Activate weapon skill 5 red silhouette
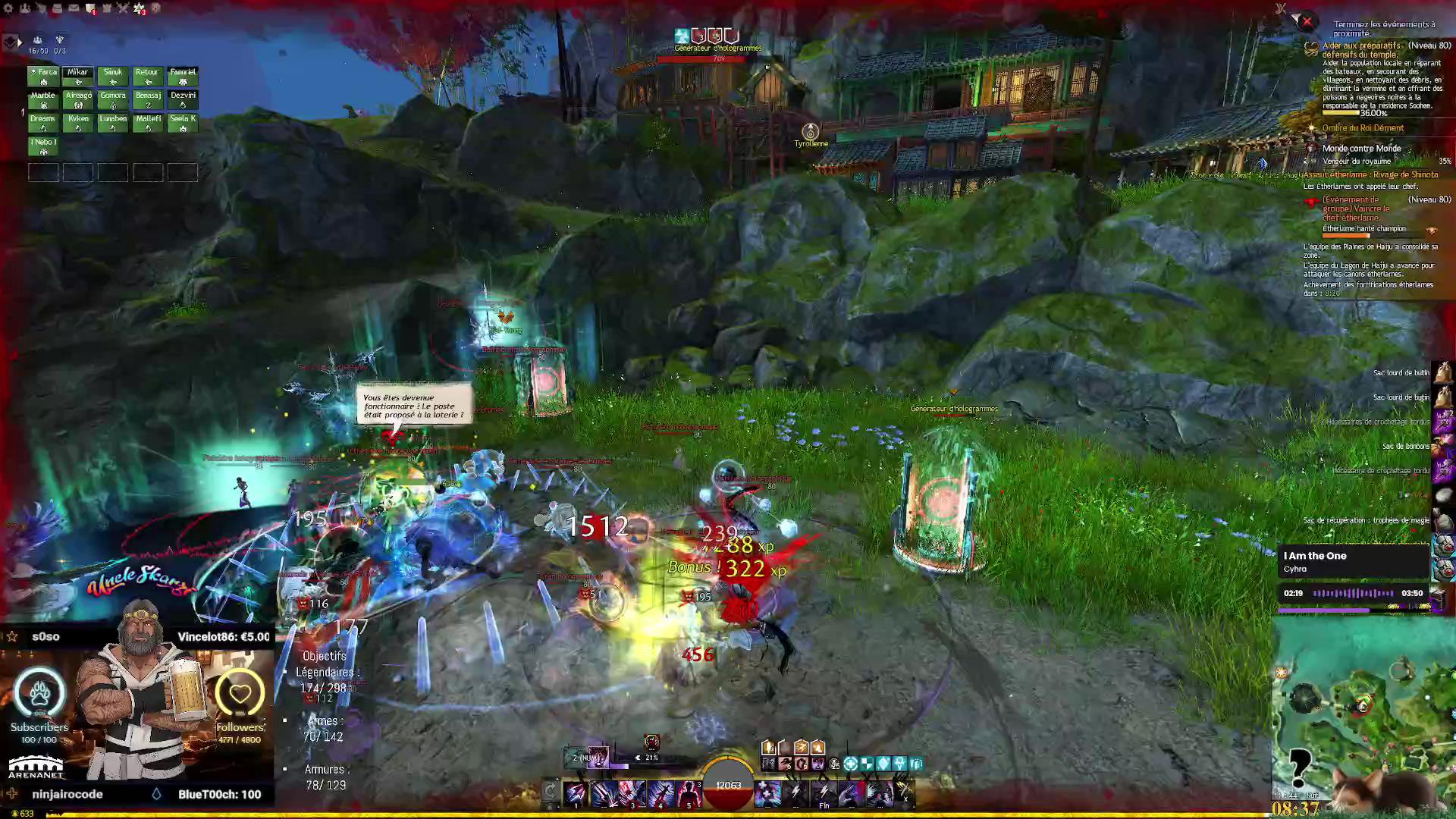Viewport: 1456px width, 819px height. (688, 794)
